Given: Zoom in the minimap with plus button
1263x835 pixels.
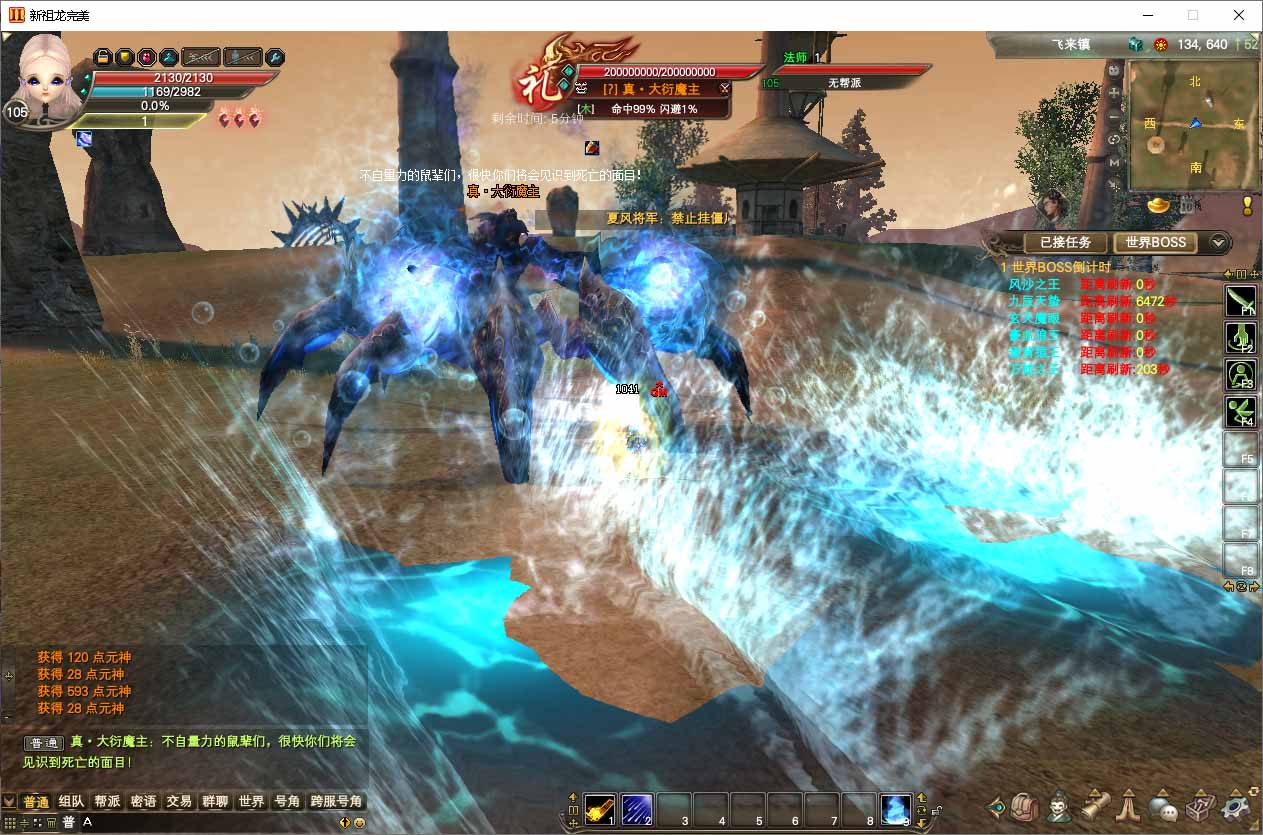Looking at the screenshot, I should [1114, 92].
